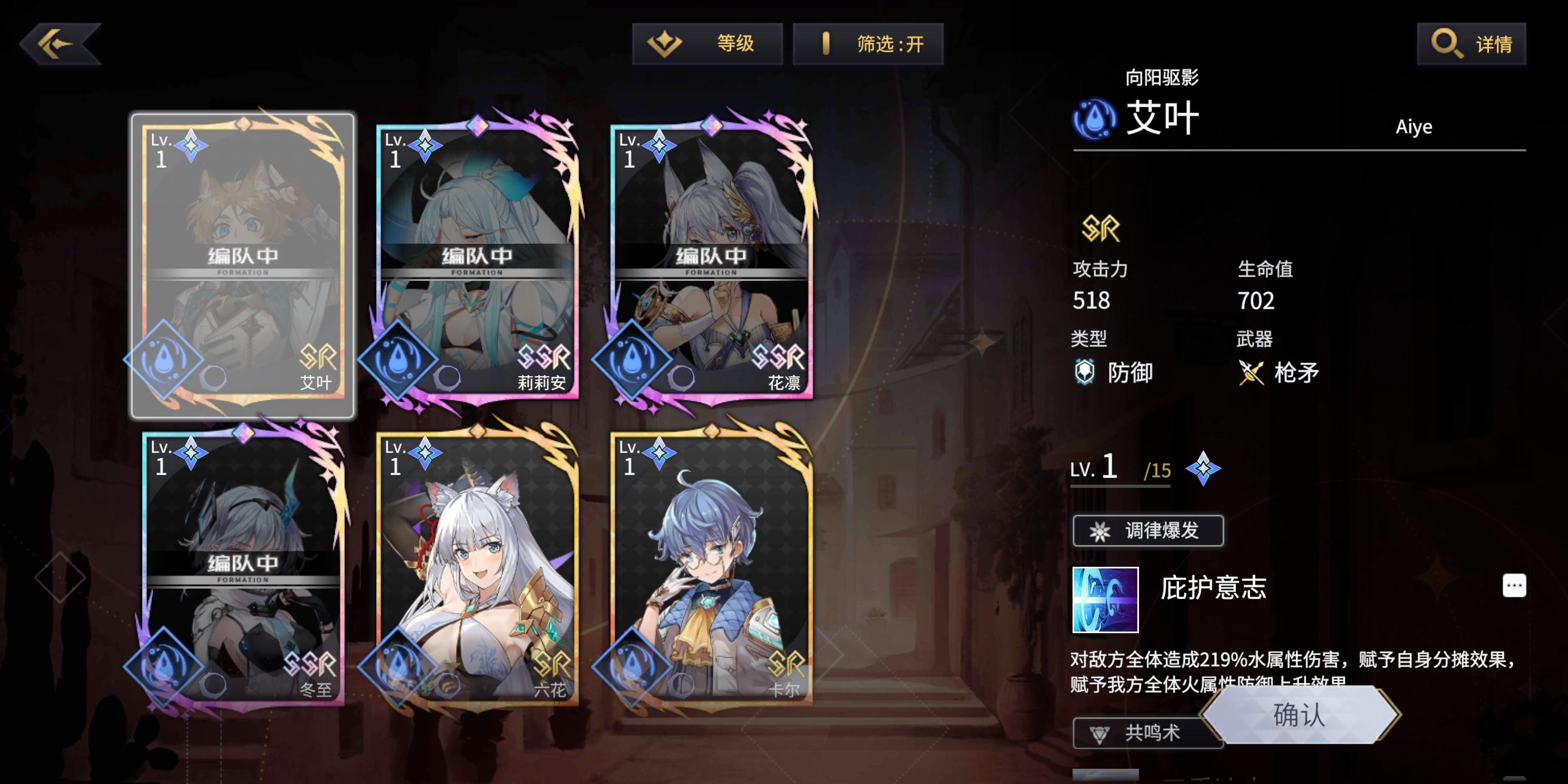Toggle 筛选 filter to off
The height and width of the screenshot is (784, 1568).
[869, 42]
